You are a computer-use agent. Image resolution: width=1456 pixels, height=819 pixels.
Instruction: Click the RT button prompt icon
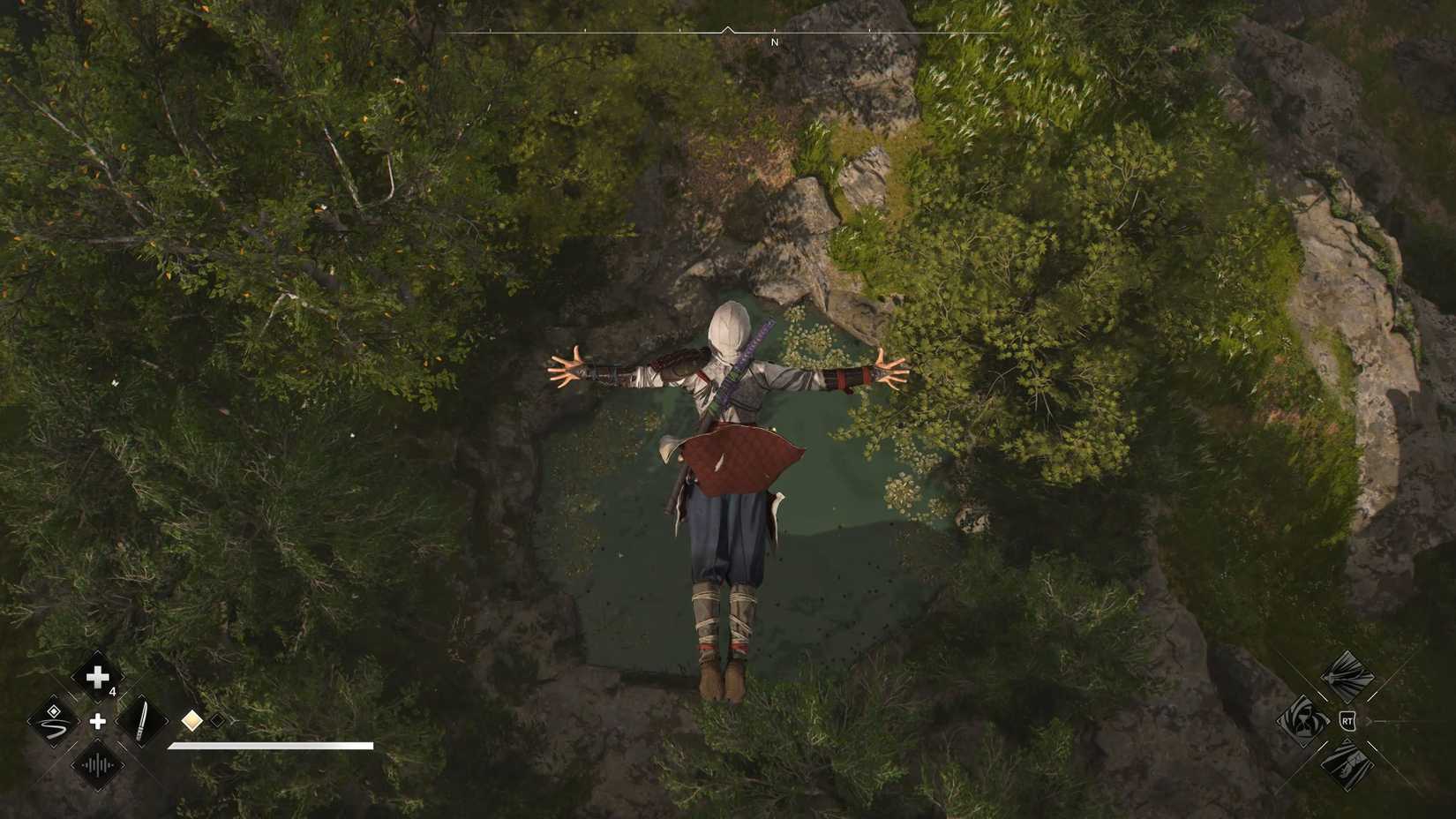click(x=1347, y=721)
